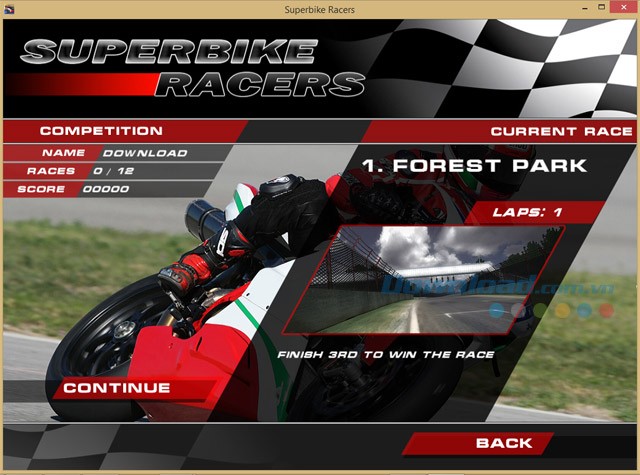Image resolution: width=640 pixels, height=475 pixels.
Task: Select the Forest Park track preview image
Action: coord(425,280)
